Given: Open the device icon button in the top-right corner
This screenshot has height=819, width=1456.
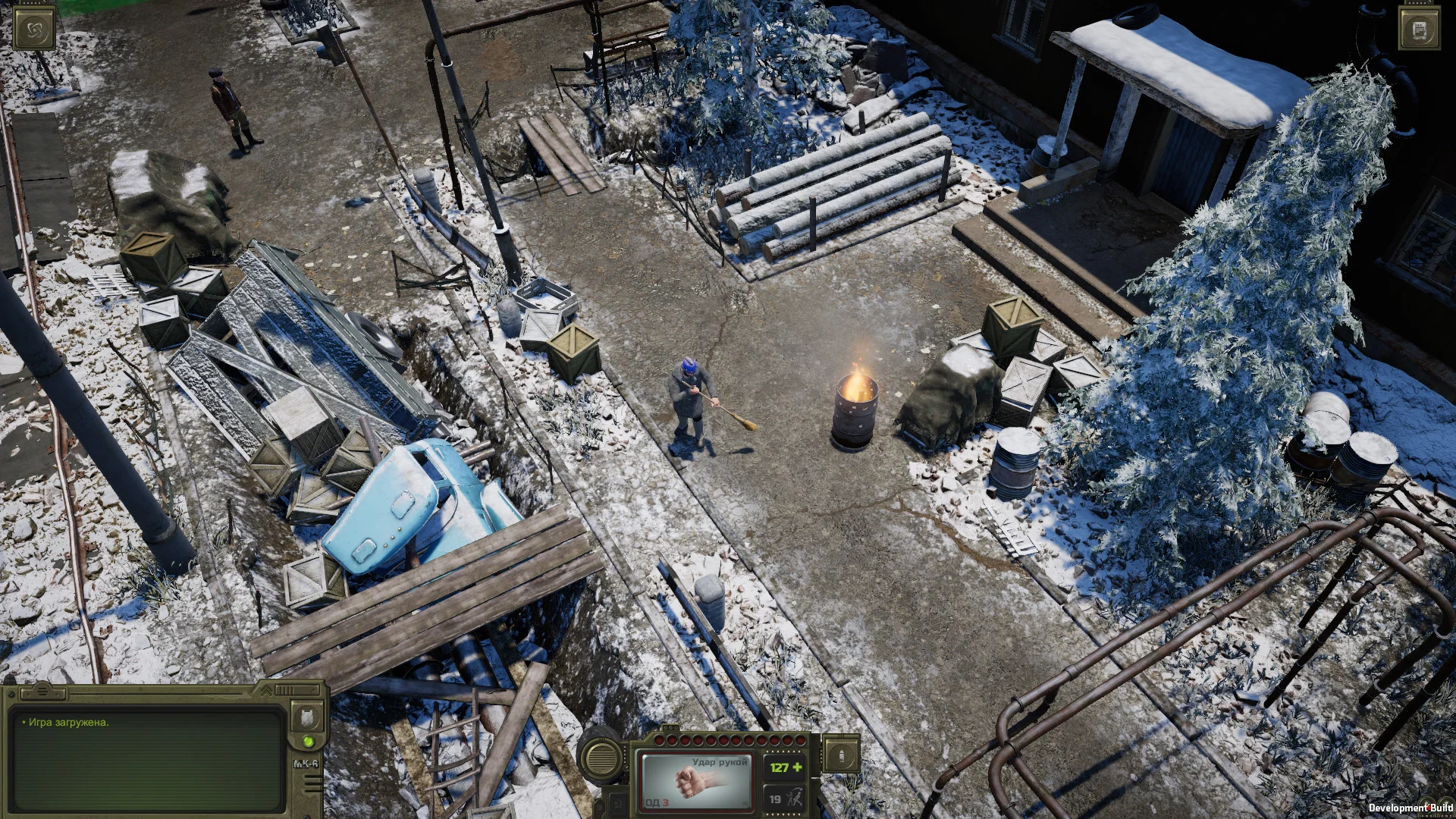Looking at the screenshot, I should click(1420, 30).
